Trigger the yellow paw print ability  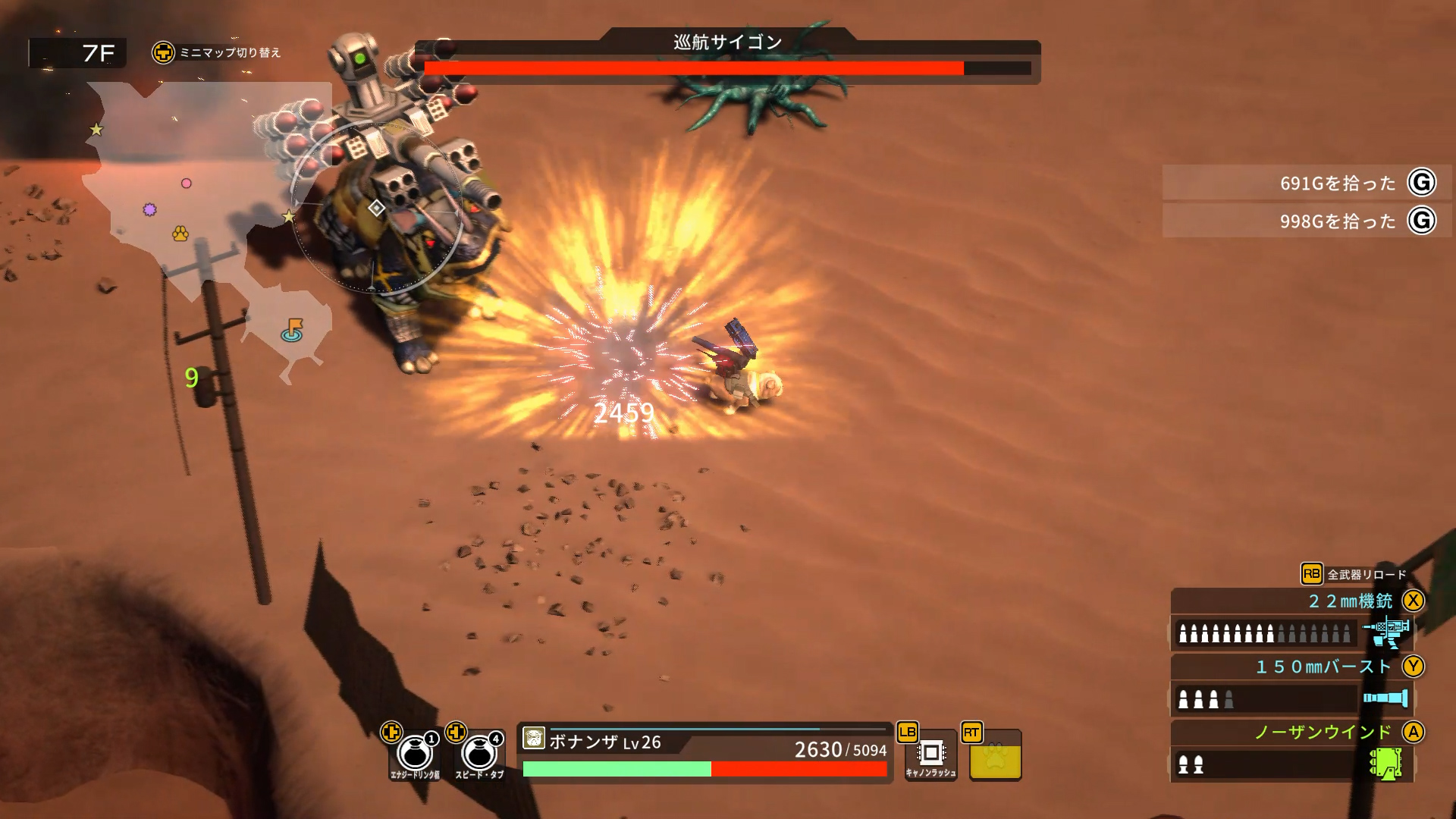click(x=995, y=755)
